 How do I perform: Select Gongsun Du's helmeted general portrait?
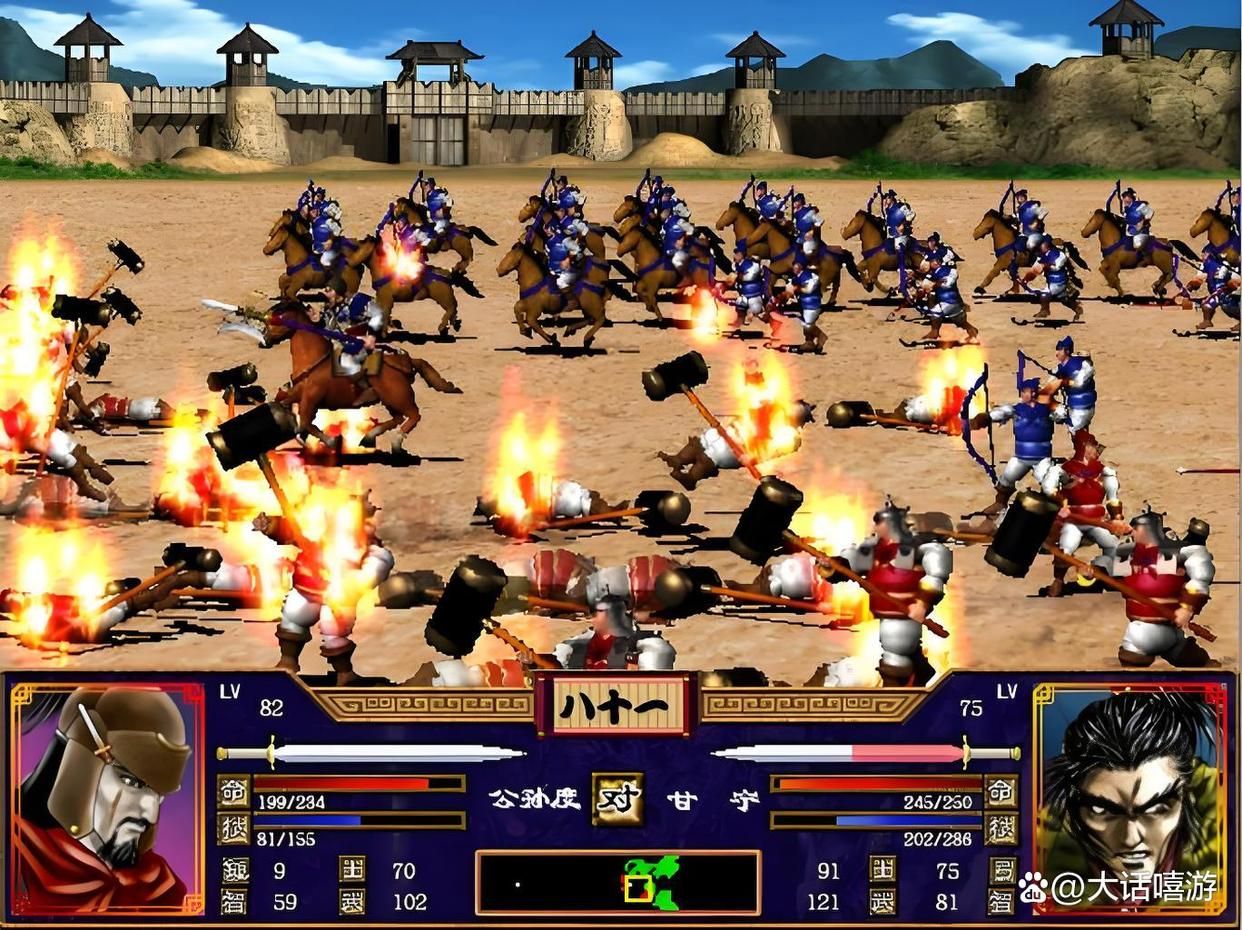click(107, 797)
